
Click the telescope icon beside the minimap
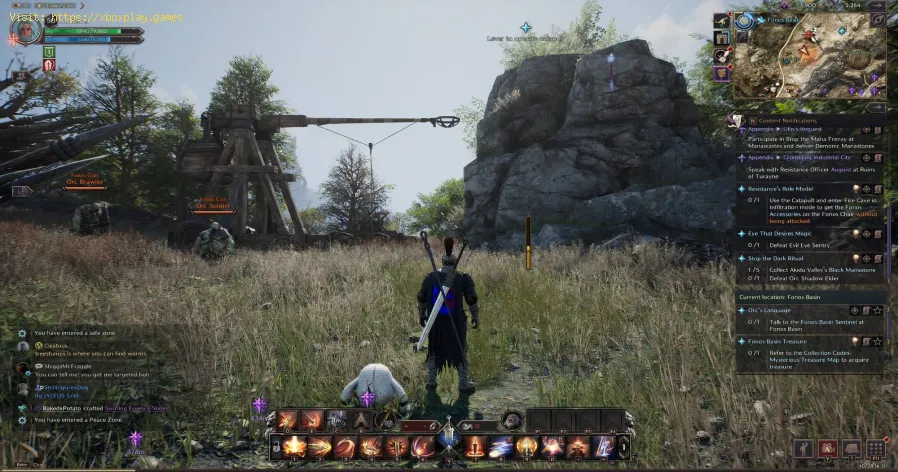(721, 21)
